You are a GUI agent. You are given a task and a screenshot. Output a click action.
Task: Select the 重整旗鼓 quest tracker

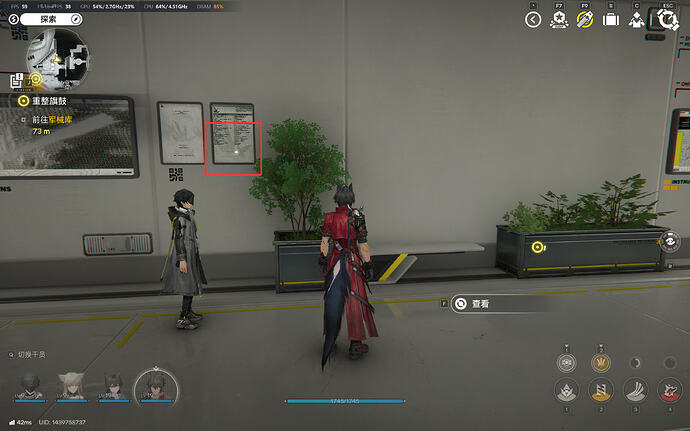(x=52, y=101)
